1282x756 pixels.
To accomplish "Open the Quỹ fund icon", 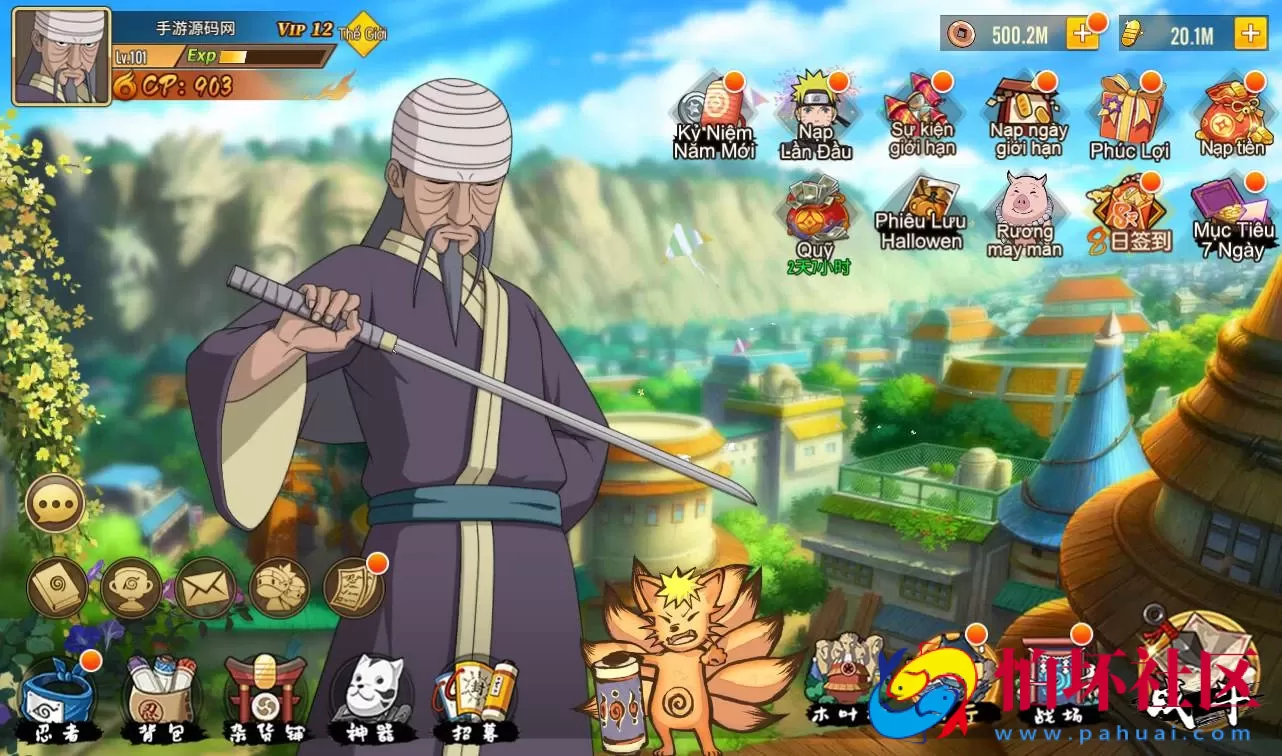I will click(815, 217).
